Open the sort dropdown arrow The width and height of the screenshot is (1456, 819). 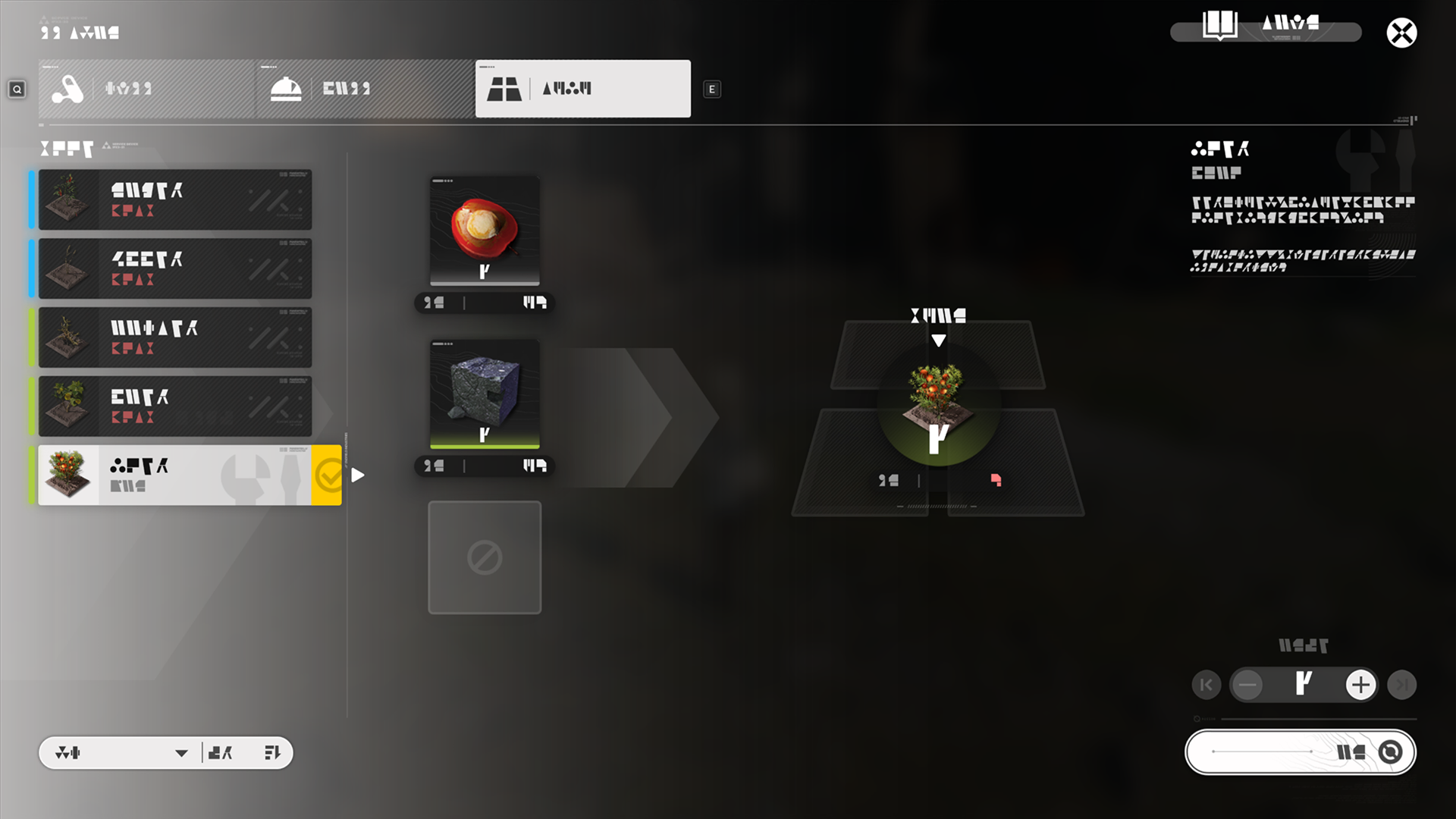coord(181,753)
